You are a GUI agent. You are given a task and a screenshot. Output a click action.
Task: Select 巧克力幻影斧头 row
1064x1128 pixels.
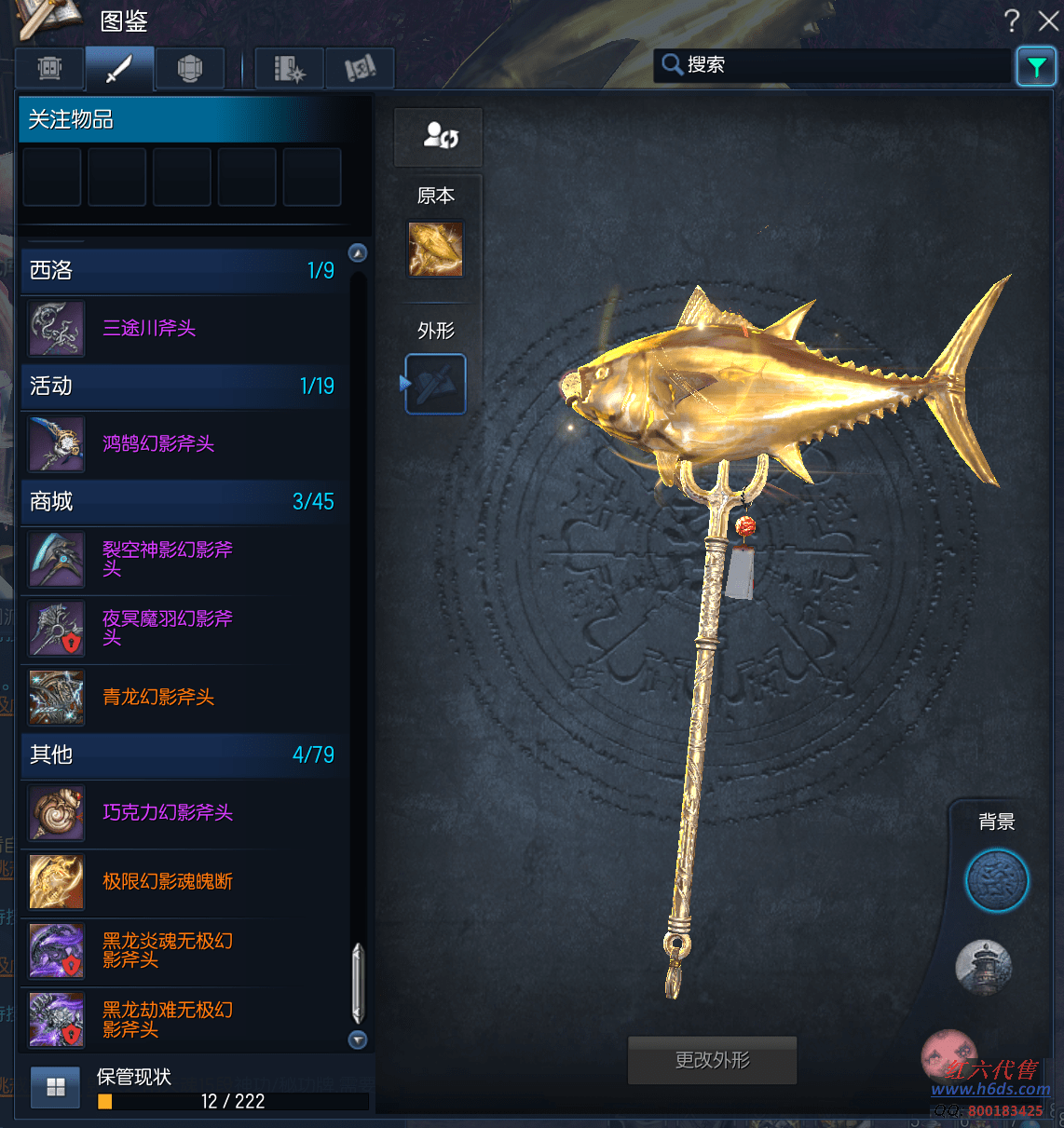pyautogui.click(x=168, y=812)
